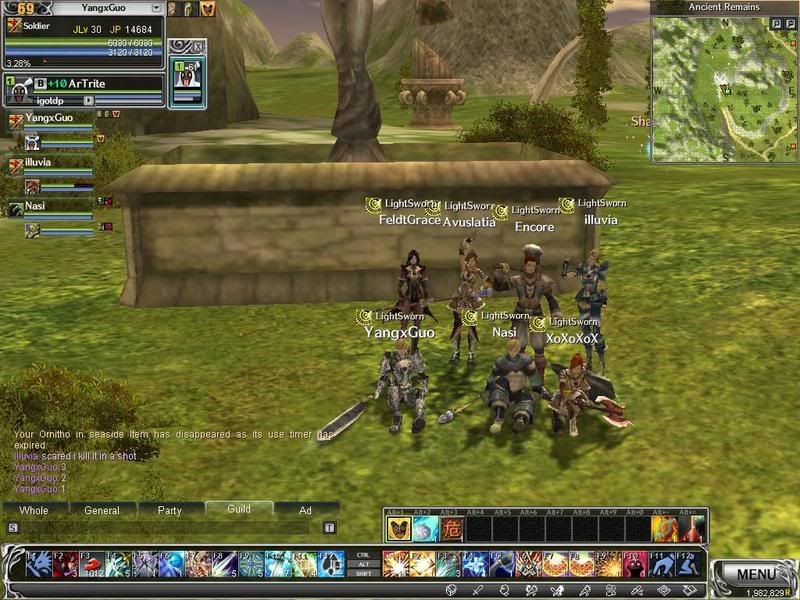Show the Ad chat tab
This screenshot has height=600, width=800.
coord(306,510)
